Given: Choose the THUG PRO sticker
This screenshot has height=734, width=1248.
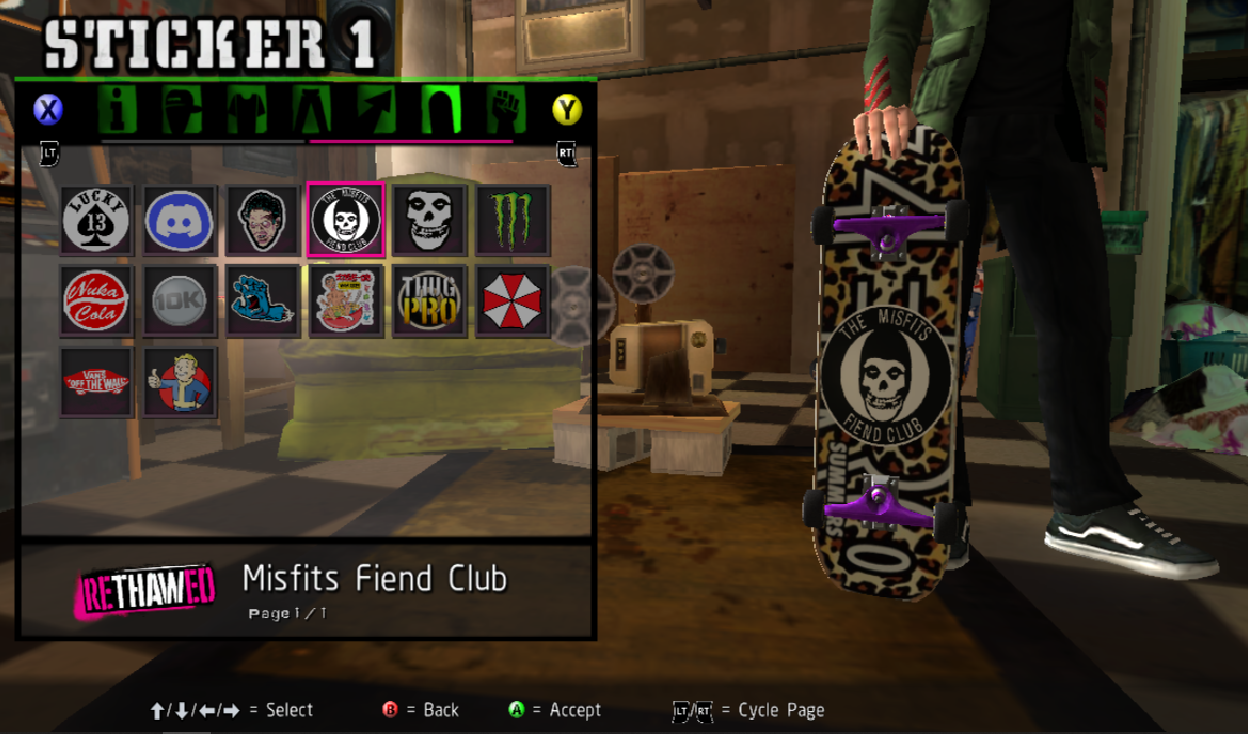Looking at the screenshot, I should pyautogui.click(x=429, y=300).
